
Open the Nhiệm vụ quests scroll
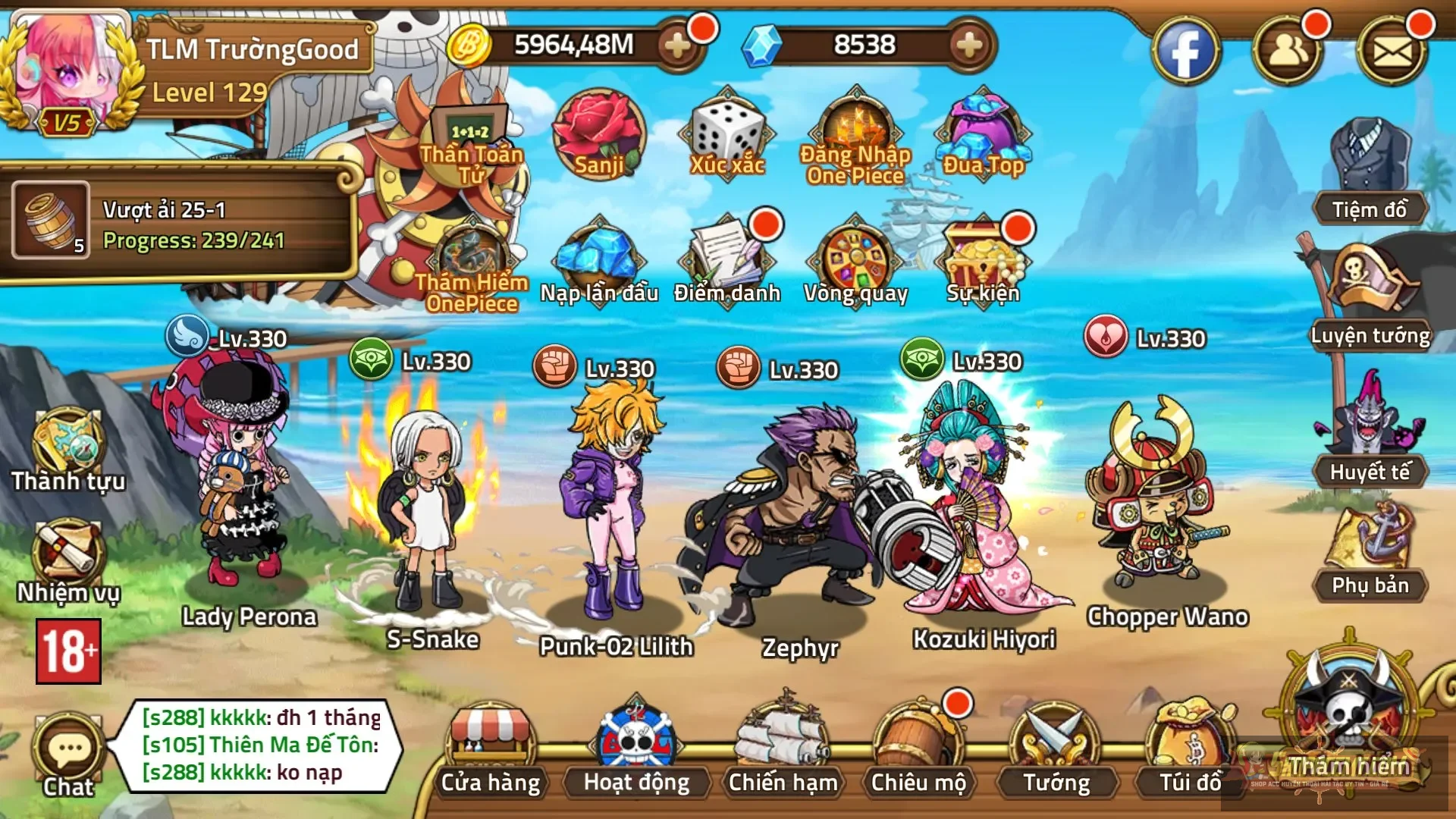68,561
